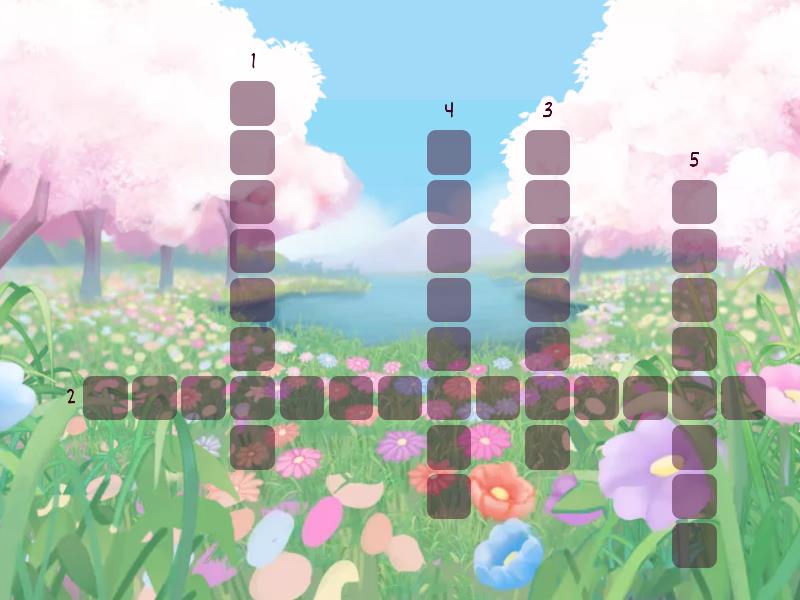Screen dimensions: 800x600
Task: Click the cell where words 2 and 4 cross
Action: click(x=449, y=397)
